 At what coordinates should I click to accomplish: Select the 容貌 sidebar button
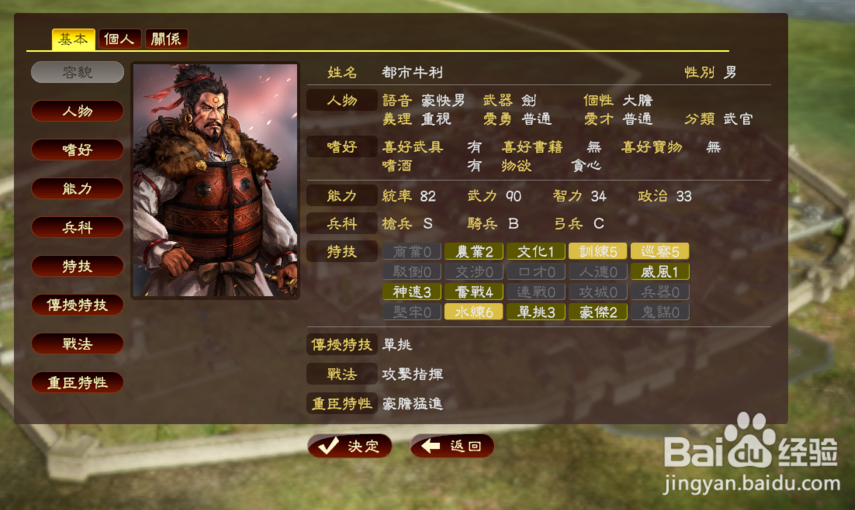pyautogui.click(x=77, y=72)
